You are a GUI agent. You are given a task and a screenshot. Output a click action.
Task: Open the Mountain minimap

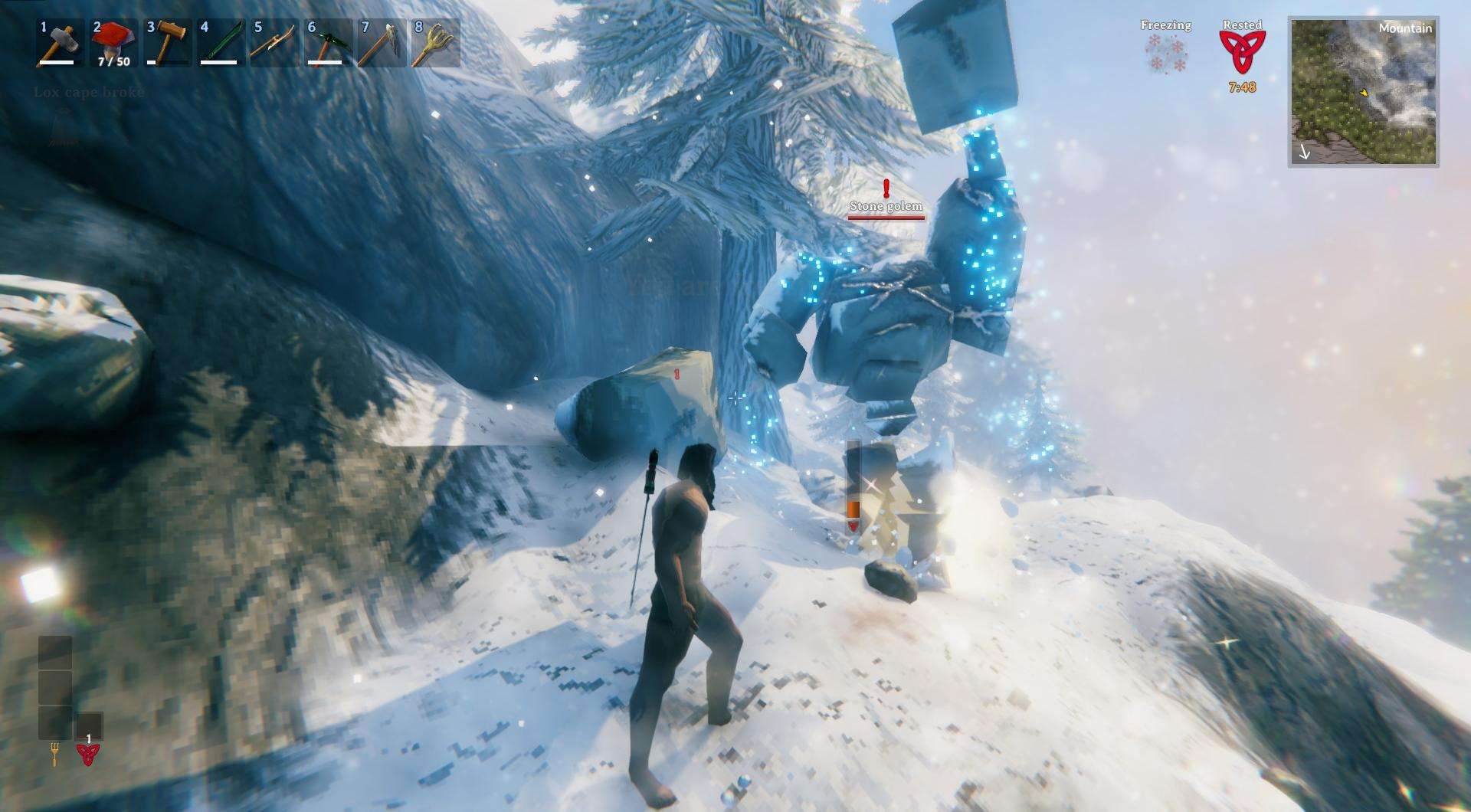click(x=1363, y=92)
